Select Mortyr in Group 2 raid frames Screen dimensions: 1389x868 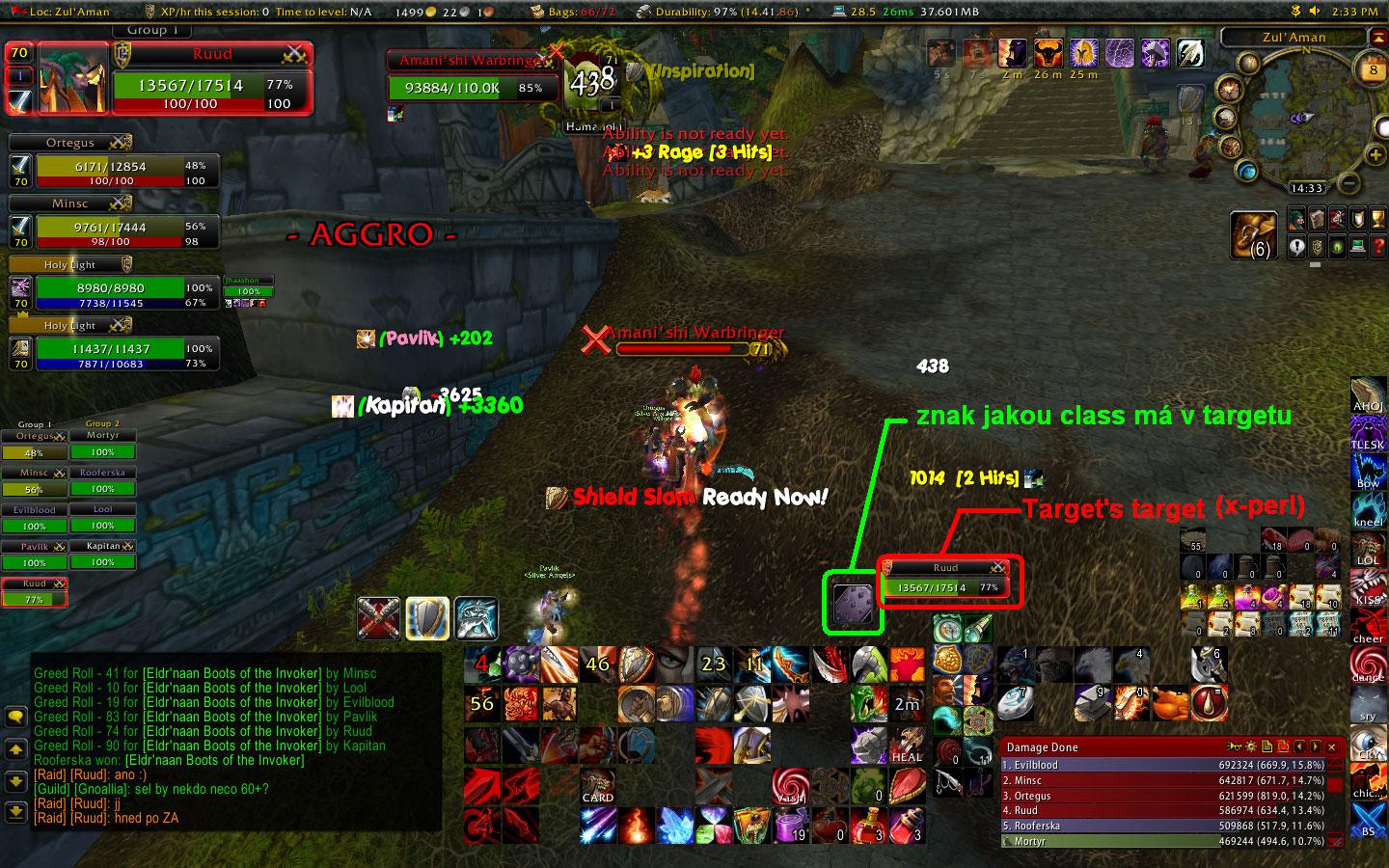click(103, 446)
